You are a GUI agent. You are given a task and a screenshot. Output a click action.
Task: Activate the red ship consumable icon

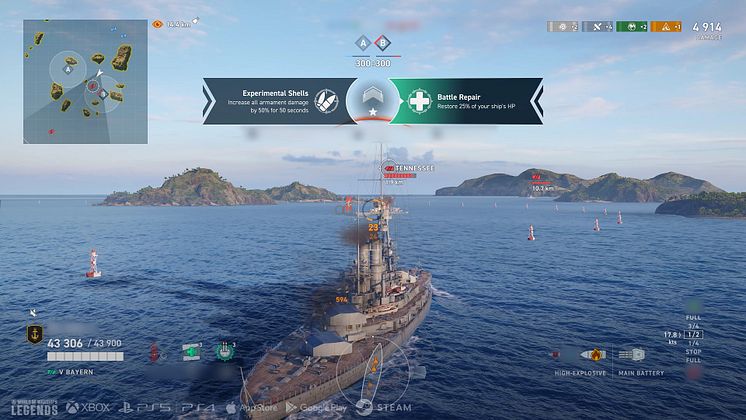155,352
